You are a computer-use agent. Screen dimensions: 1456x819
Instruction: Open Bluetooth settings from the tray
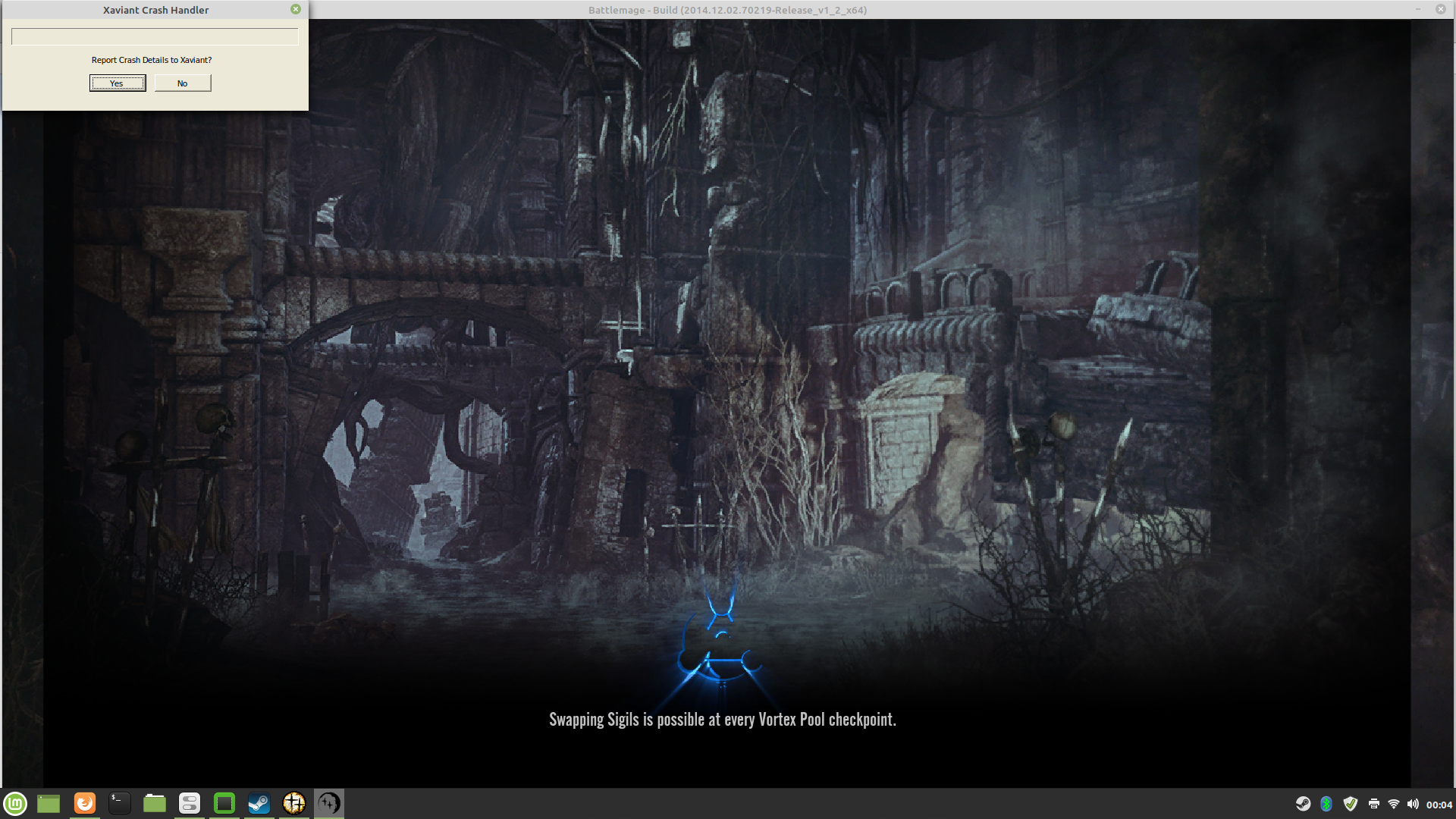point(1326,803)
